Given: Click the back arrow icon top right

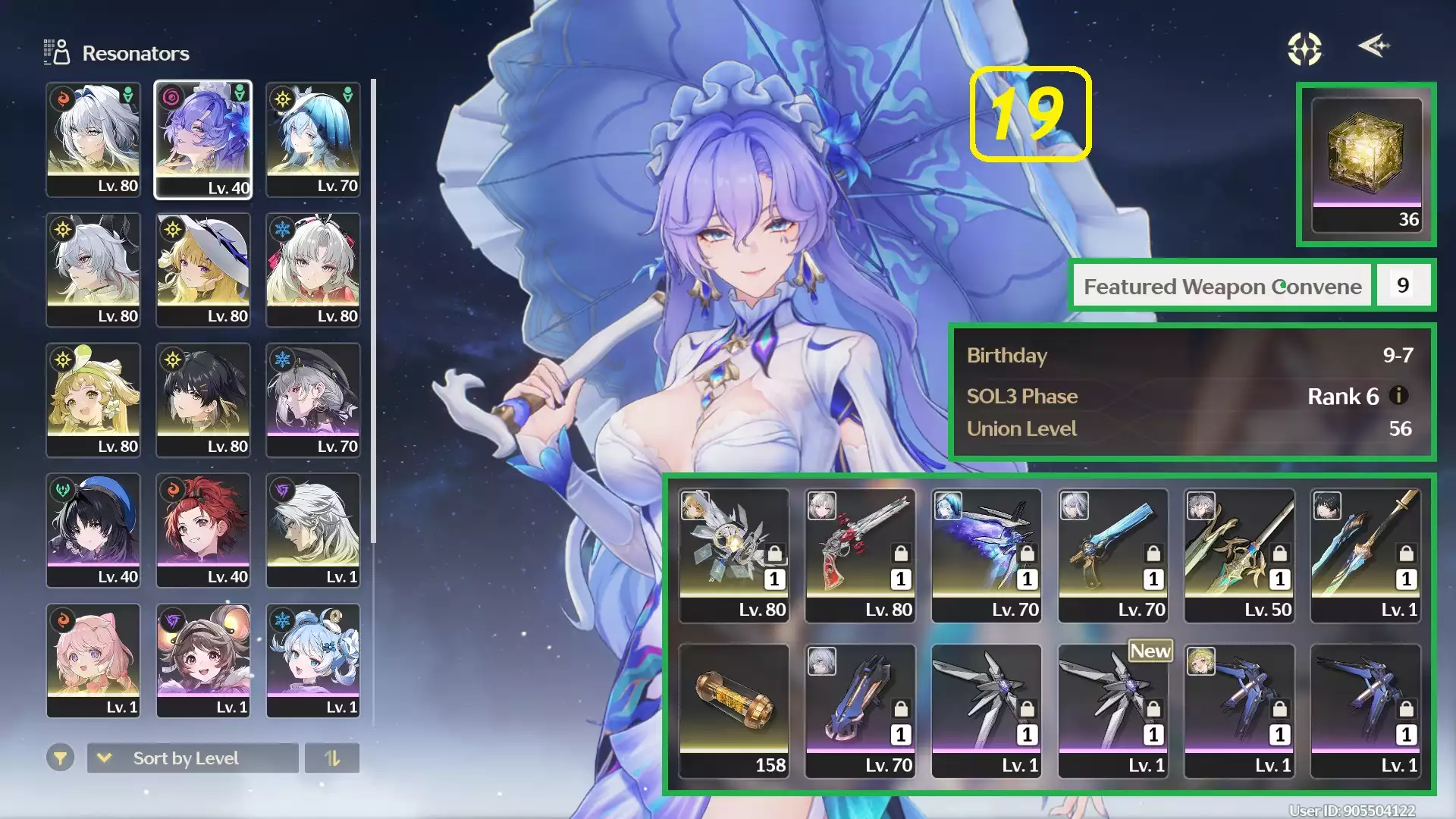Looking at the screenshot, I should pyautogui.click(x=1374, y=47).
